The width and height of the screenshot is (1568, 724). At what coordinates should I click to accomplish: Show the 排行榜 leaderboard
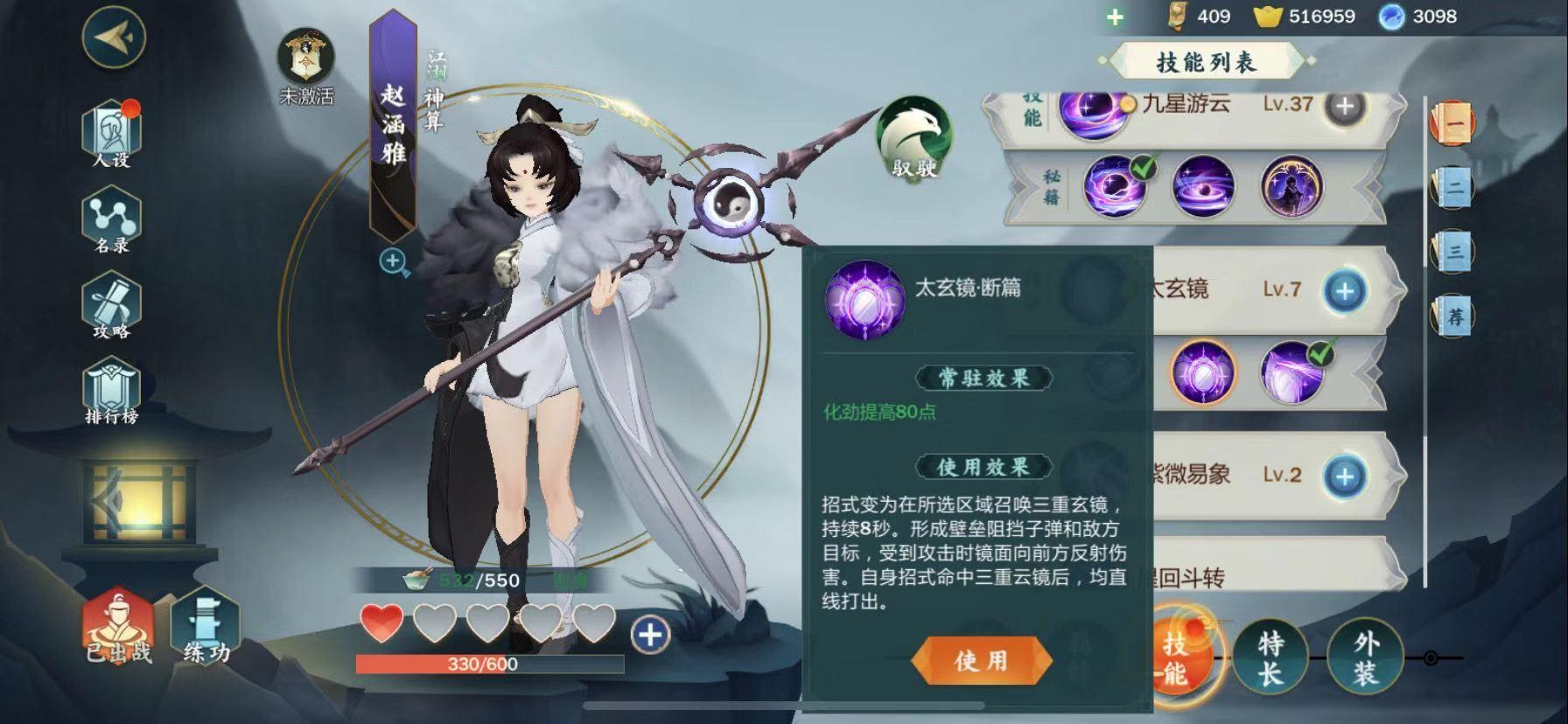pos(111,393)
